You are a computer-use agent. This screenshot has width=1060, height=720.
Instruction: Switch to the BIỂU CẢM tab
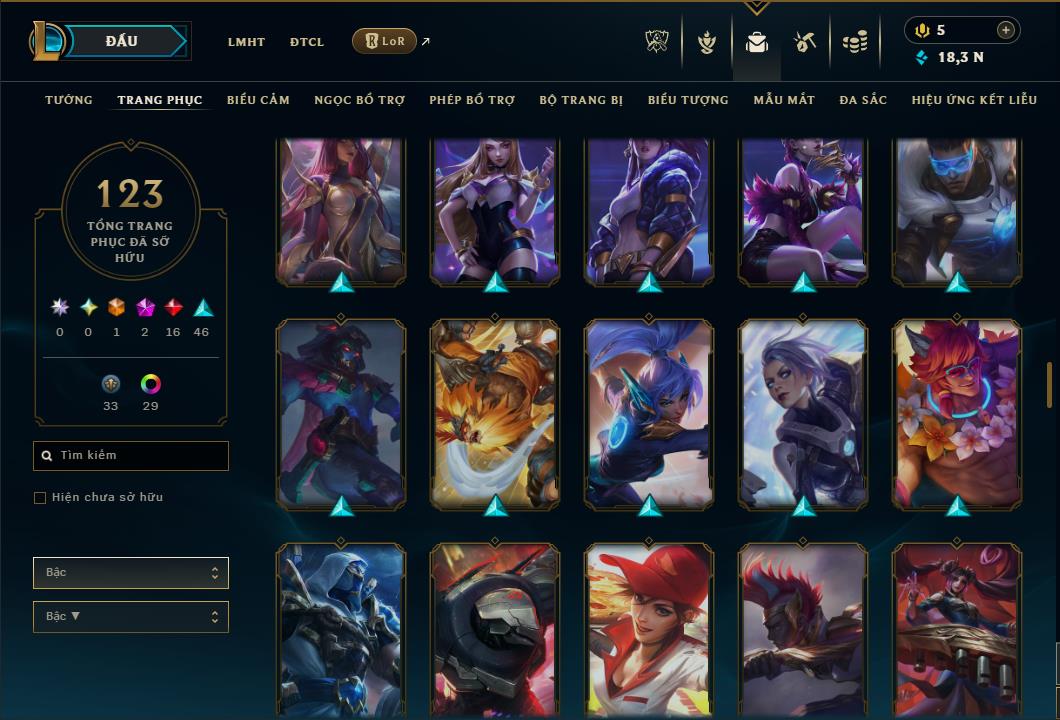[258, 100]
